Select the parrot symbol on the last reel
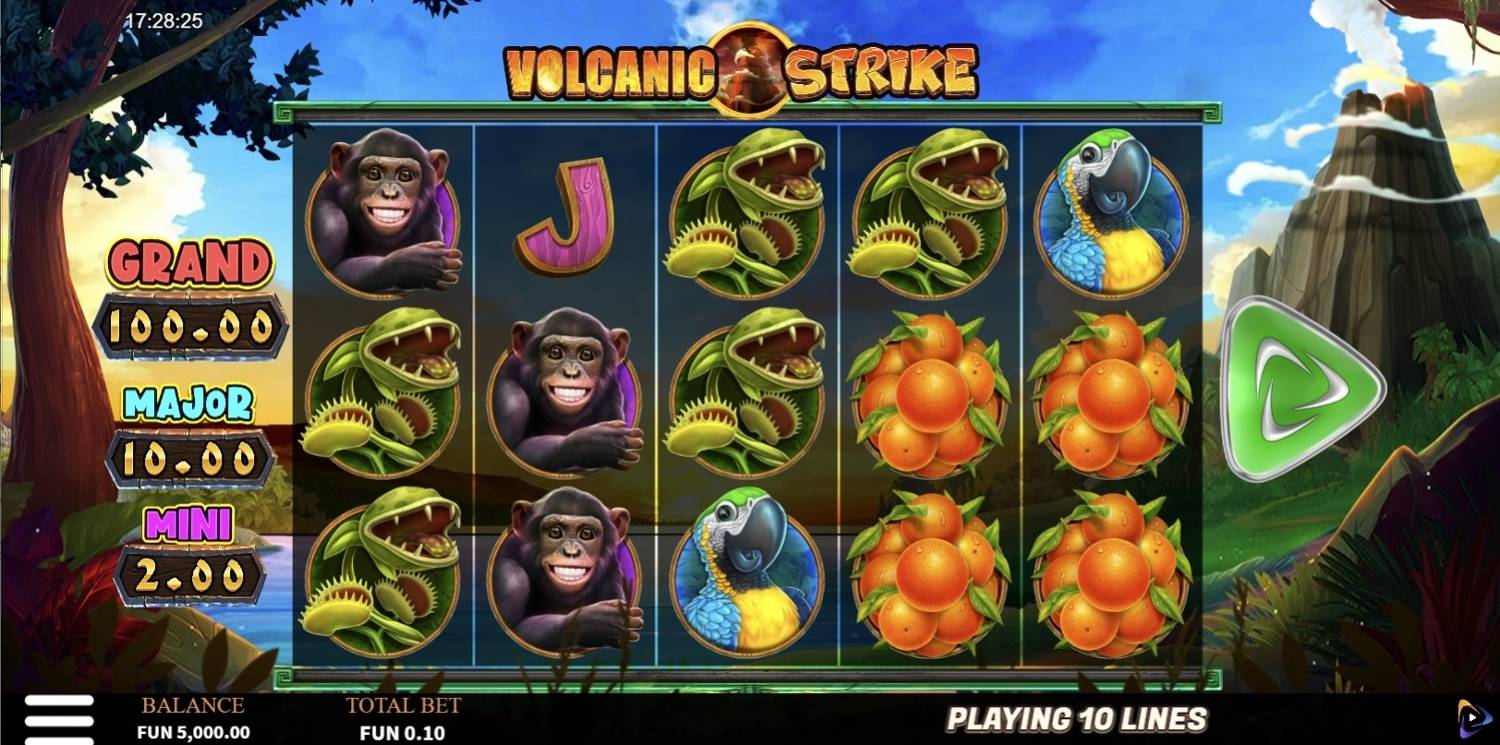The image size is (1500, 745). [x=1110, y=210]
